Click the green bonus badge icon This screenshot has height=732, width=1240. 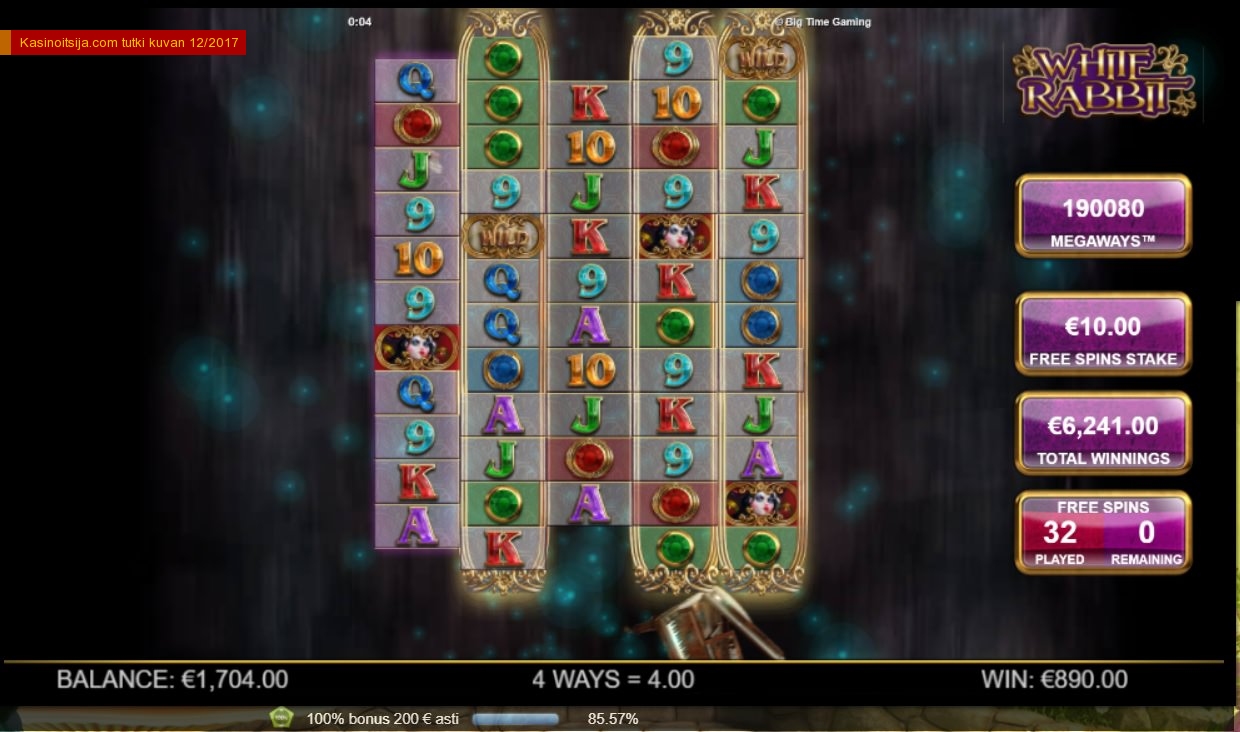pyautogui.click(x=282, y=718)
